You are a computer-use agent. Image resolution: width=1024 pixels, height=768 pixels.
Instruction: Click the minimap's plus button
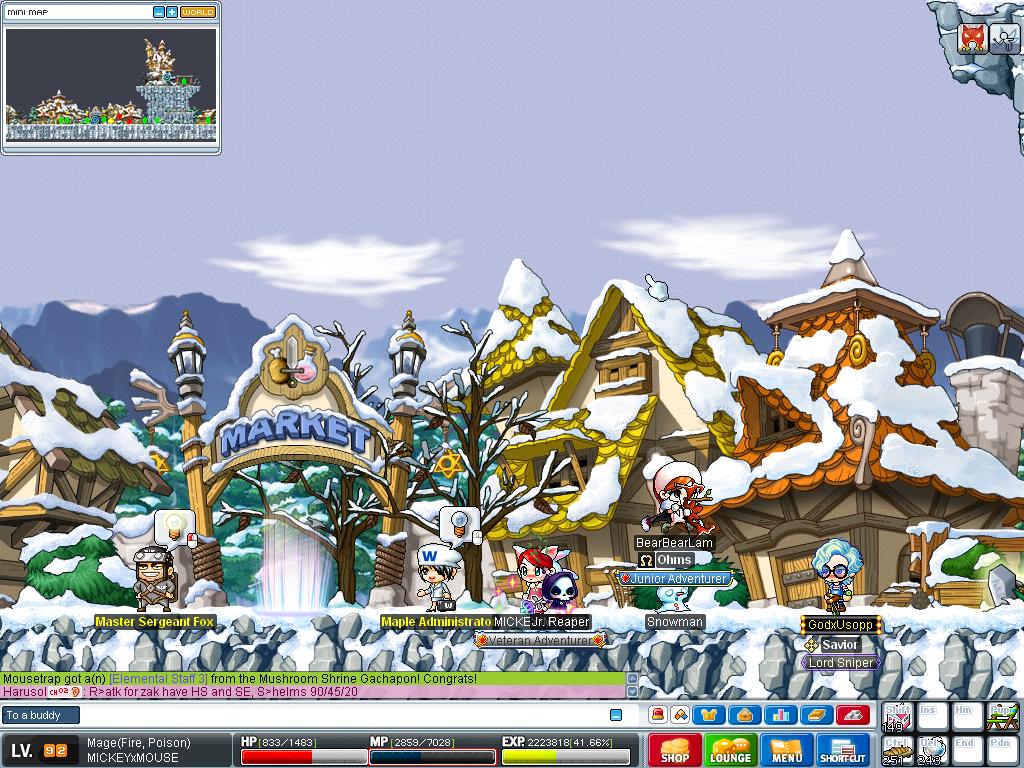coord(172,12)
